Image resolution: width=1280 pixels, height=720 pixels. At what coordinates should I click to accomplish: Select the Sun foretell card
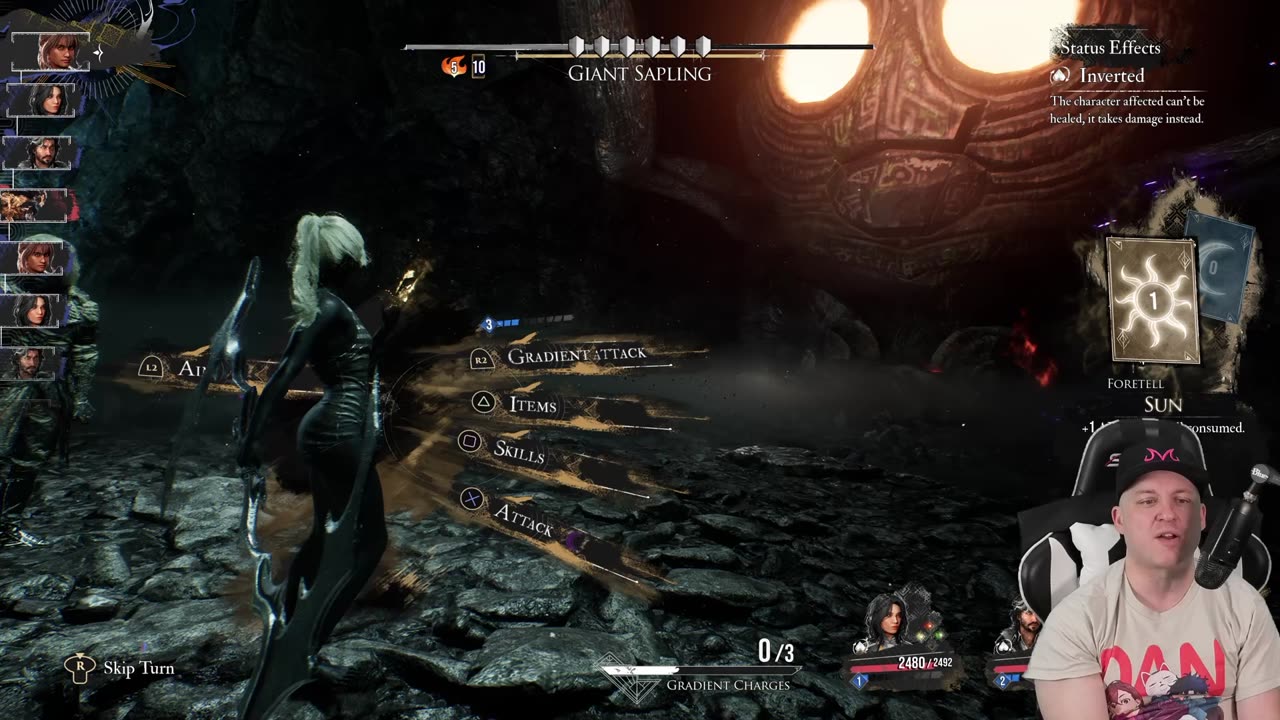1152,300
